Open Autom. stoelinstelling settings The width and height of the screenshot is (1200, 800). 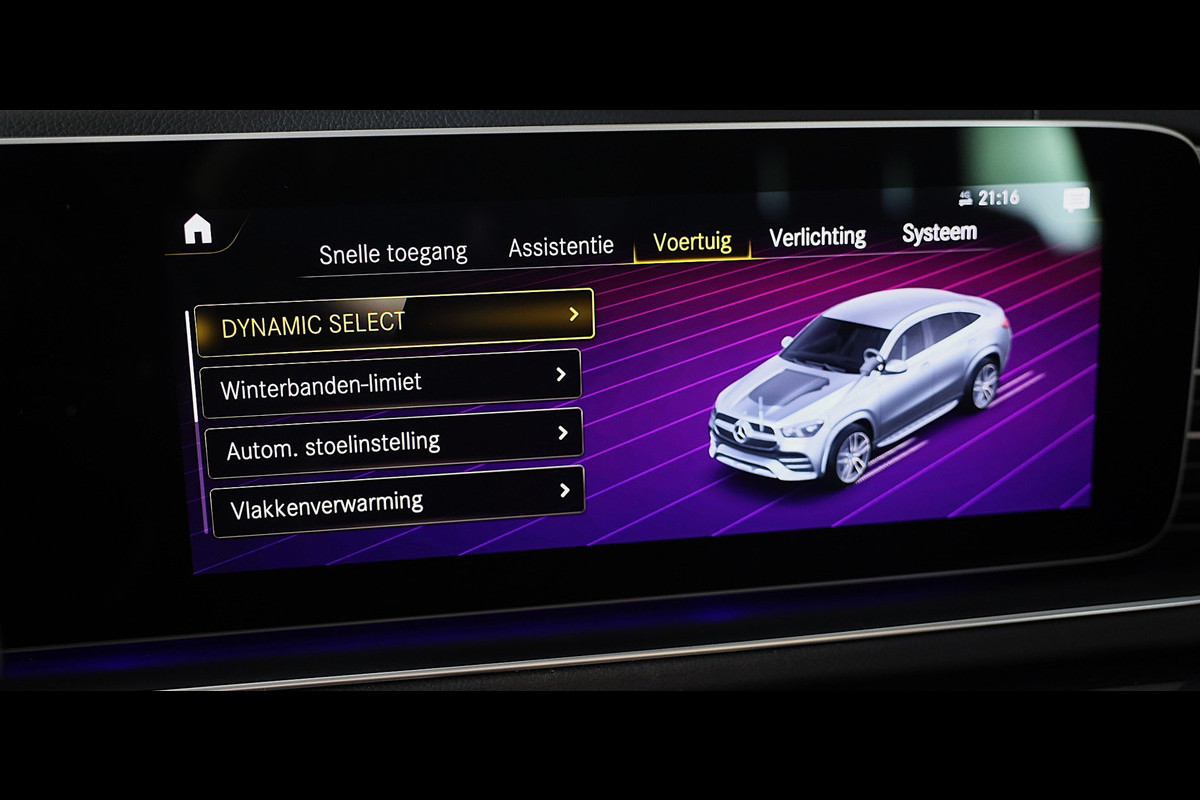(394, 442)
